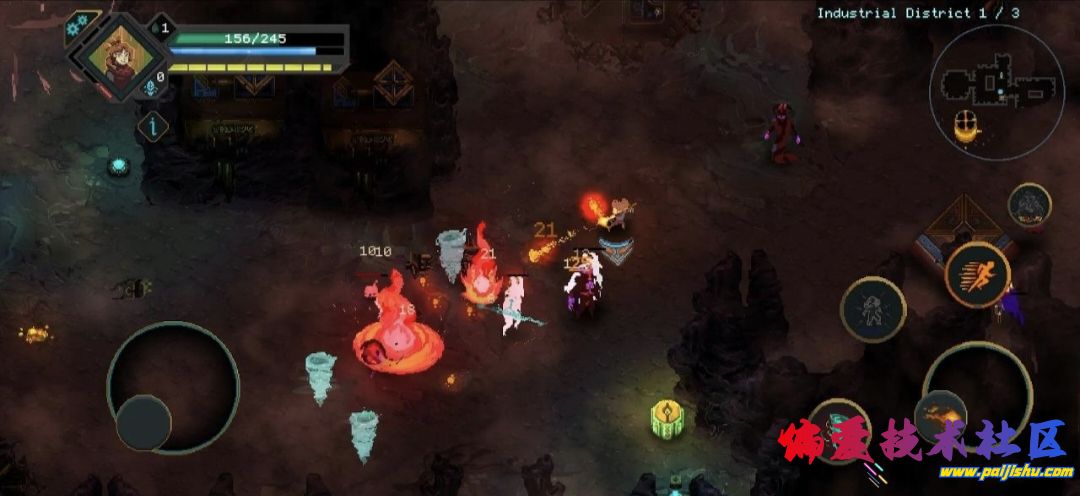1080x496 pixels.
Task: Tap the fire attack button
Action: point(940,411)
